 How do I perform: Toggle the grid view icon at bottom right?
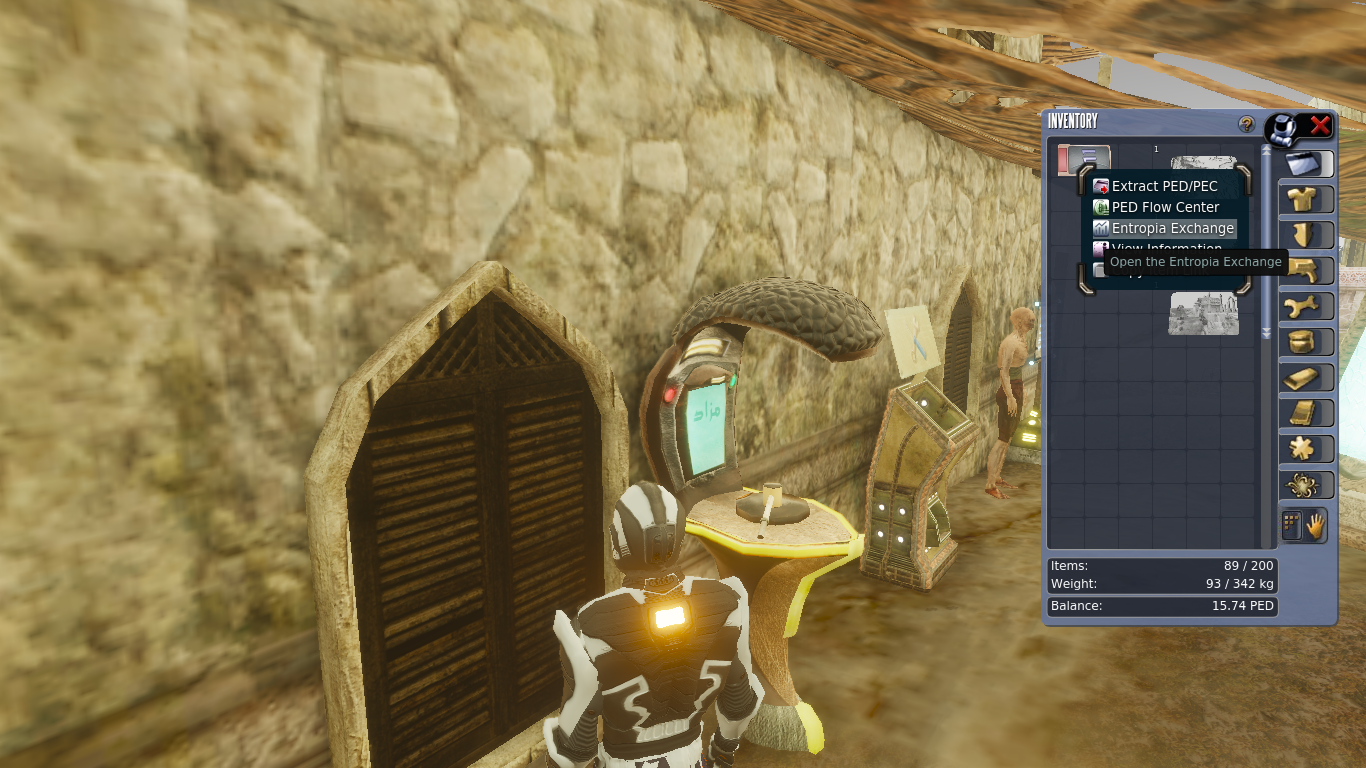click(x=1292, y=524)
